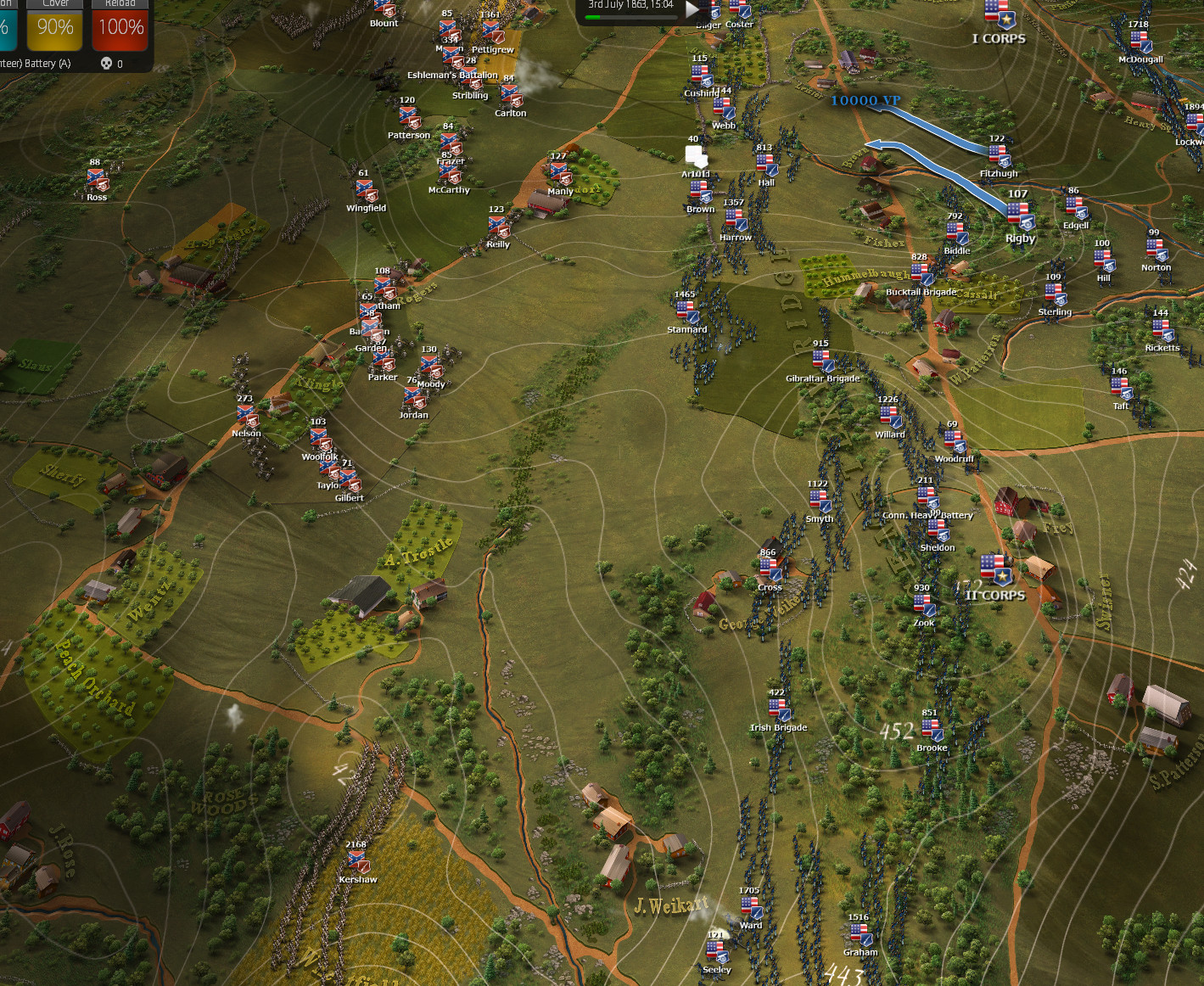Viewport: 1204px width, 986px height.
Task: Choose the Brooke brigade flag
Action: coord(932,729)
